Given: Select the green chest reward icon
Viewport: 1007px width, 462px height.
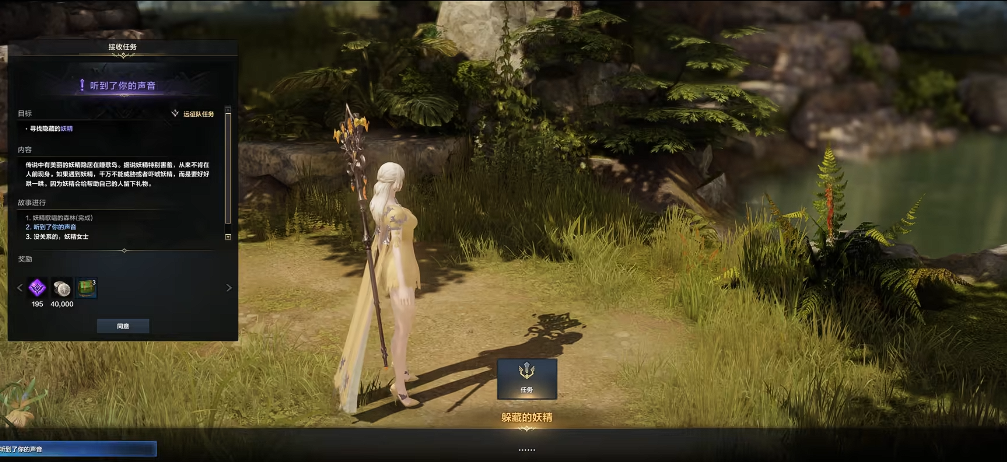Looking at the screenshot, I should pos(87,288).
